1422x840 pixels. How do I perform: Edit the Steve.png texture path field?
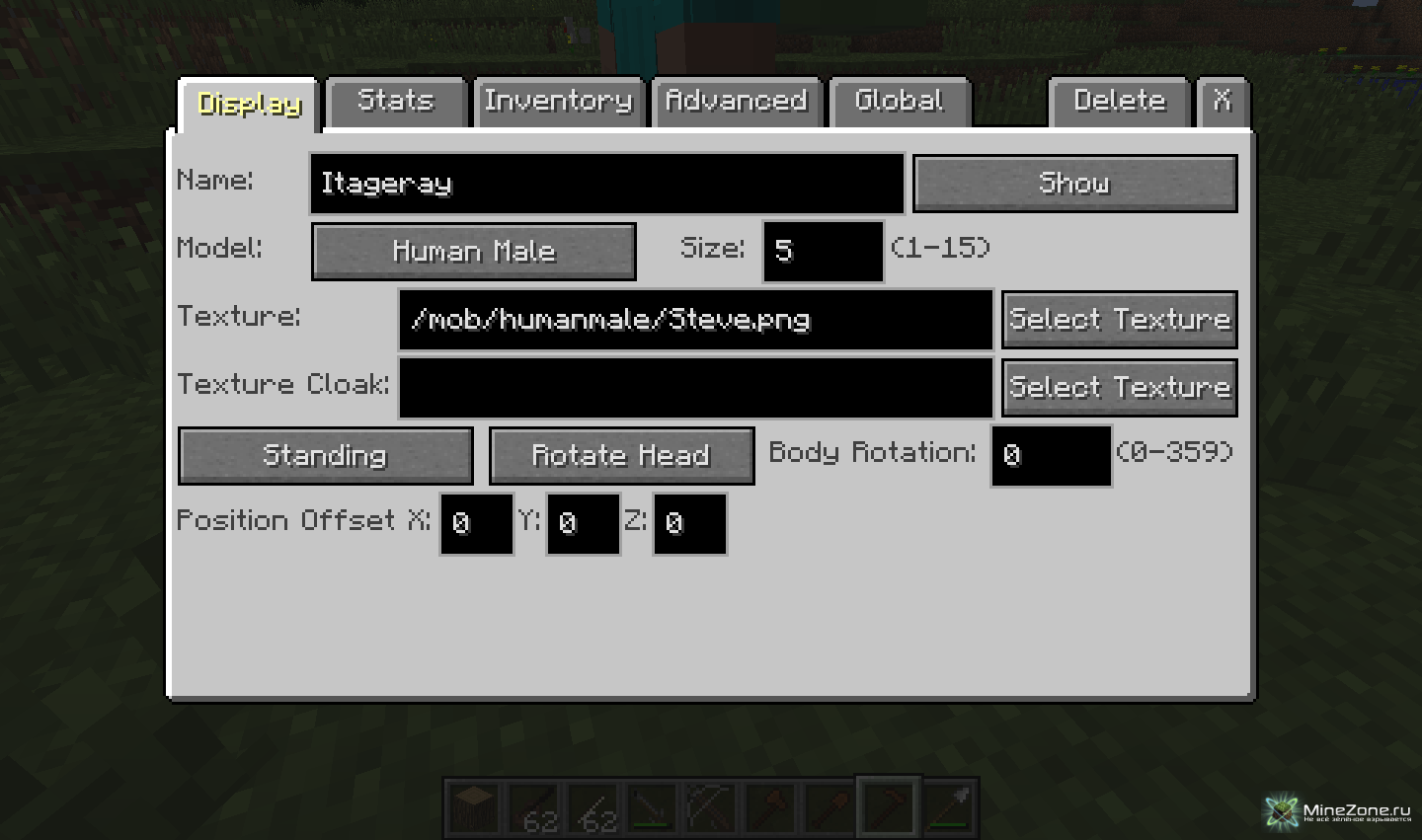point(695,320)
